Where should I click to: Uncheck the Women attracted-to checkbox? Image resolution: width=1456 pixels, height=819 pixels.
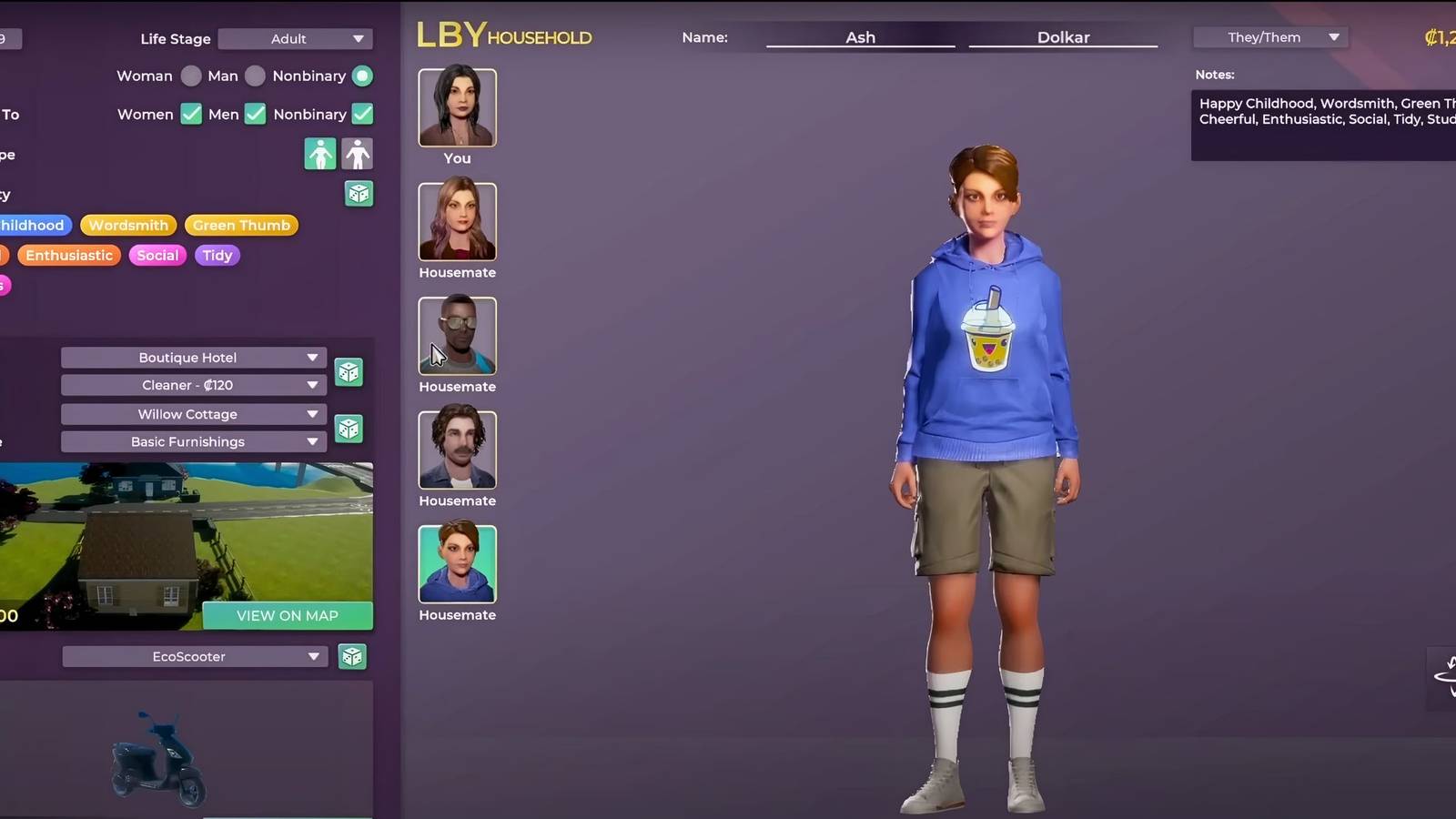tap(191, 115)
